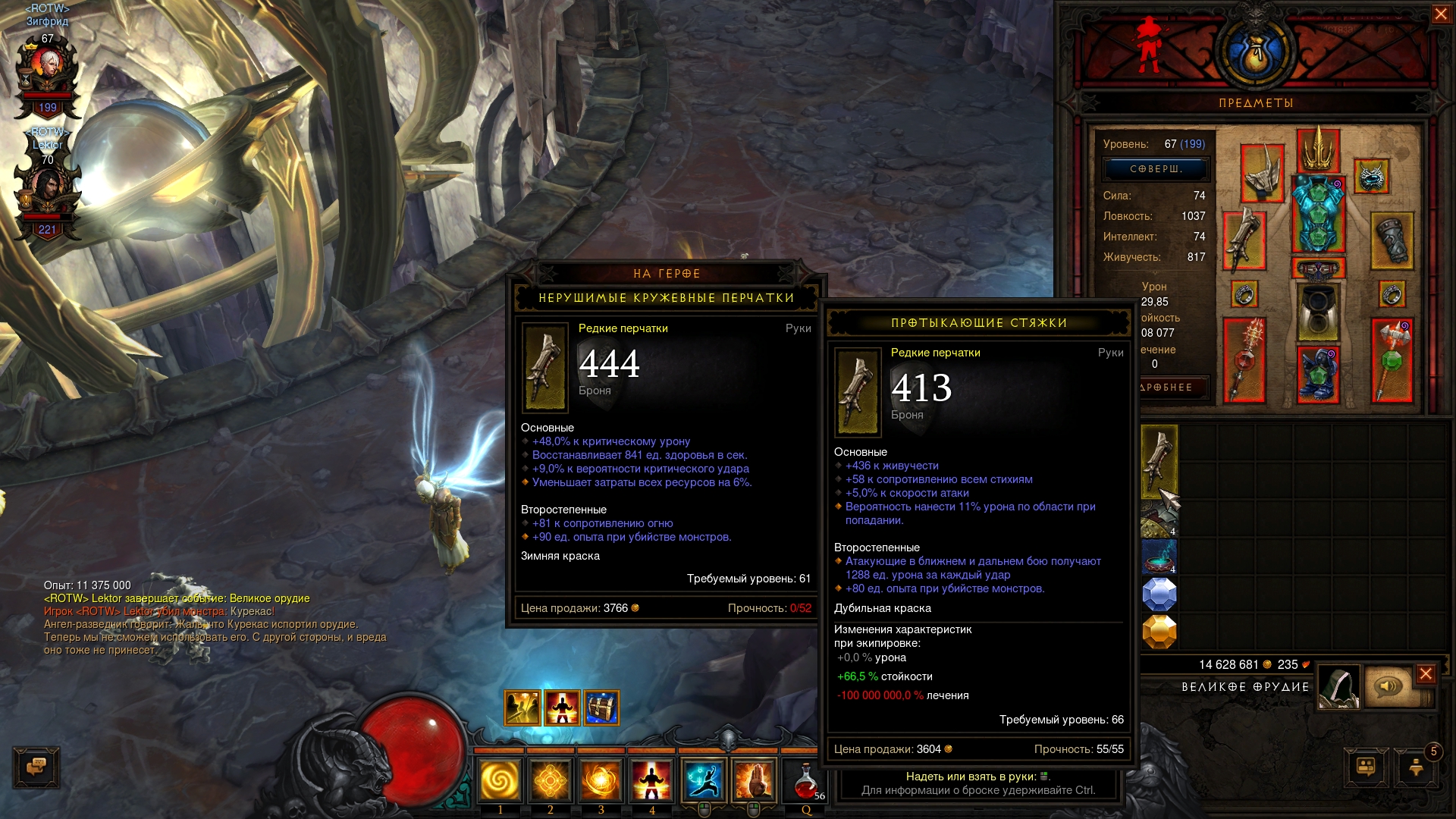Activate the blue martial stance skill
The image size is (1456, 819).
point(704,780)
